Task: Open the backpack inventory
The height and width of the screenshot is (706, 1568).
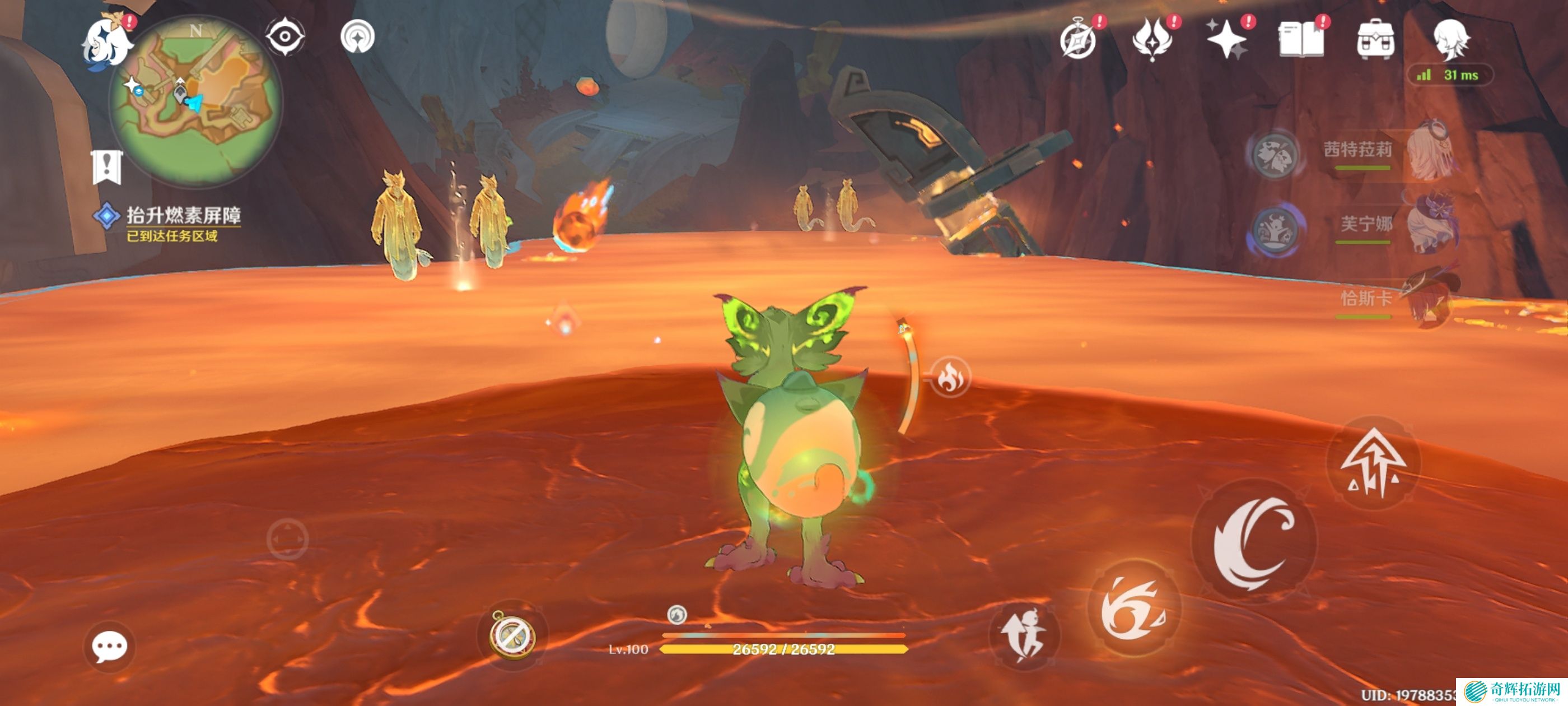Action: (1375, 40)
